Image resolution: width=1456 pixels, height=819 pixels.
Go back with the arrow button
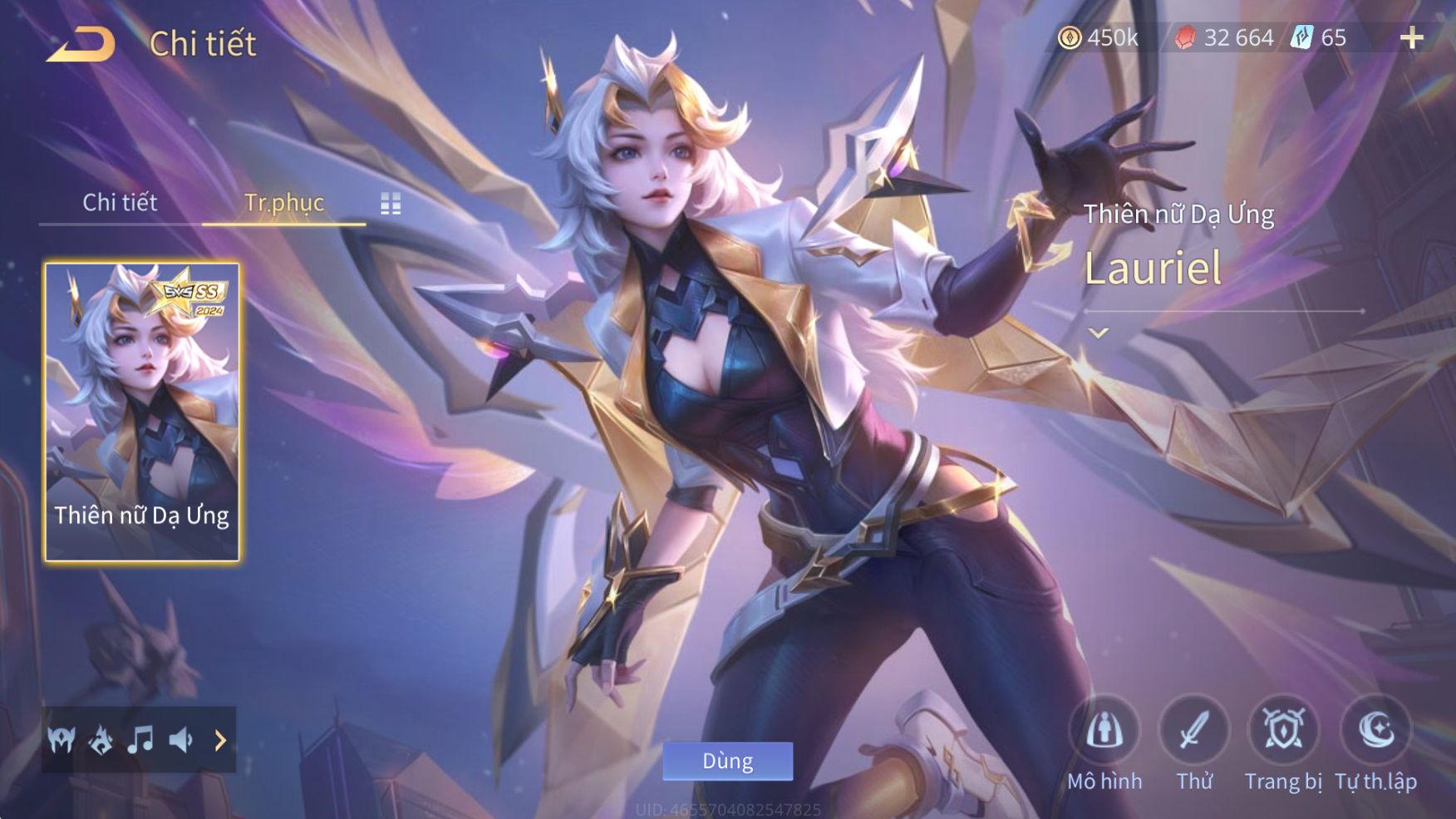pyautogui.click(x=81, y=44)
